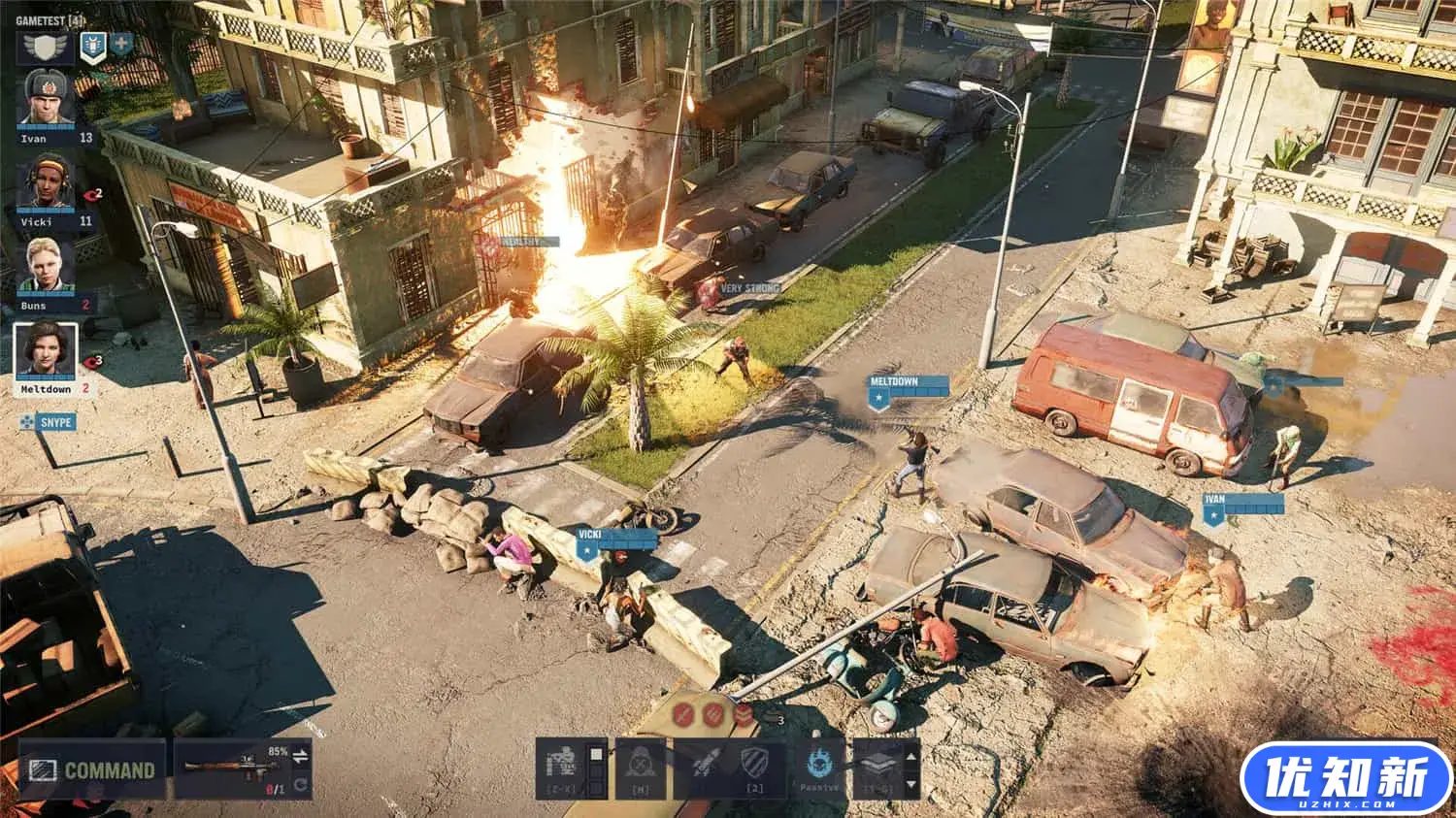Go down one floor level

(x=910, y=783)
